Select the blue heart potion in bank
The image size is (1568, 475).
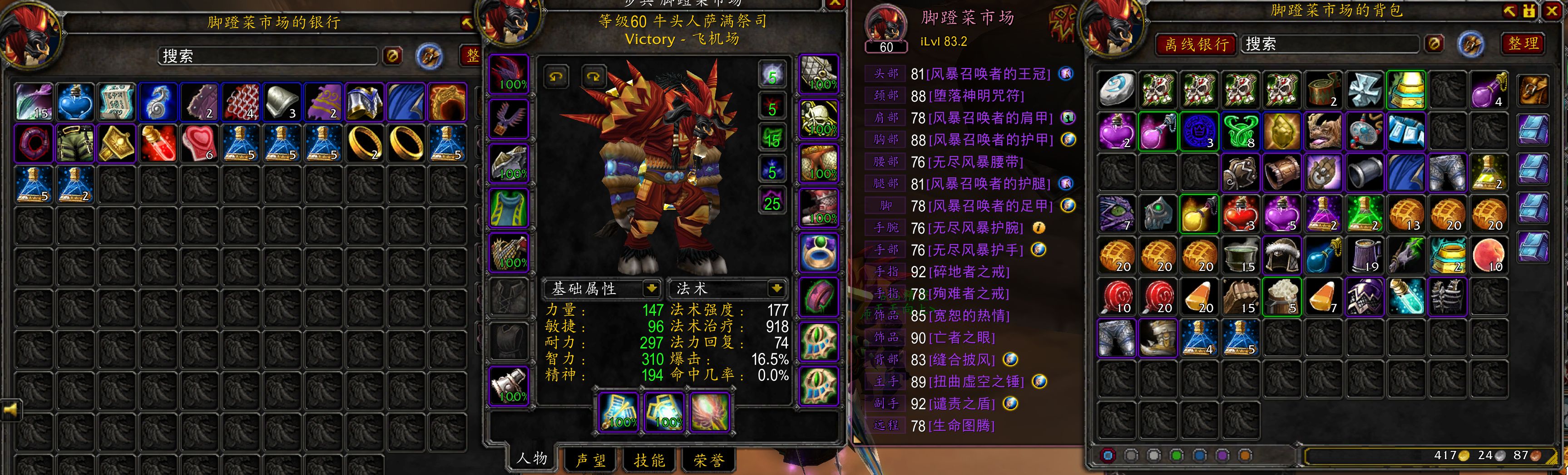pyautogui.click(x=75, y=101)
